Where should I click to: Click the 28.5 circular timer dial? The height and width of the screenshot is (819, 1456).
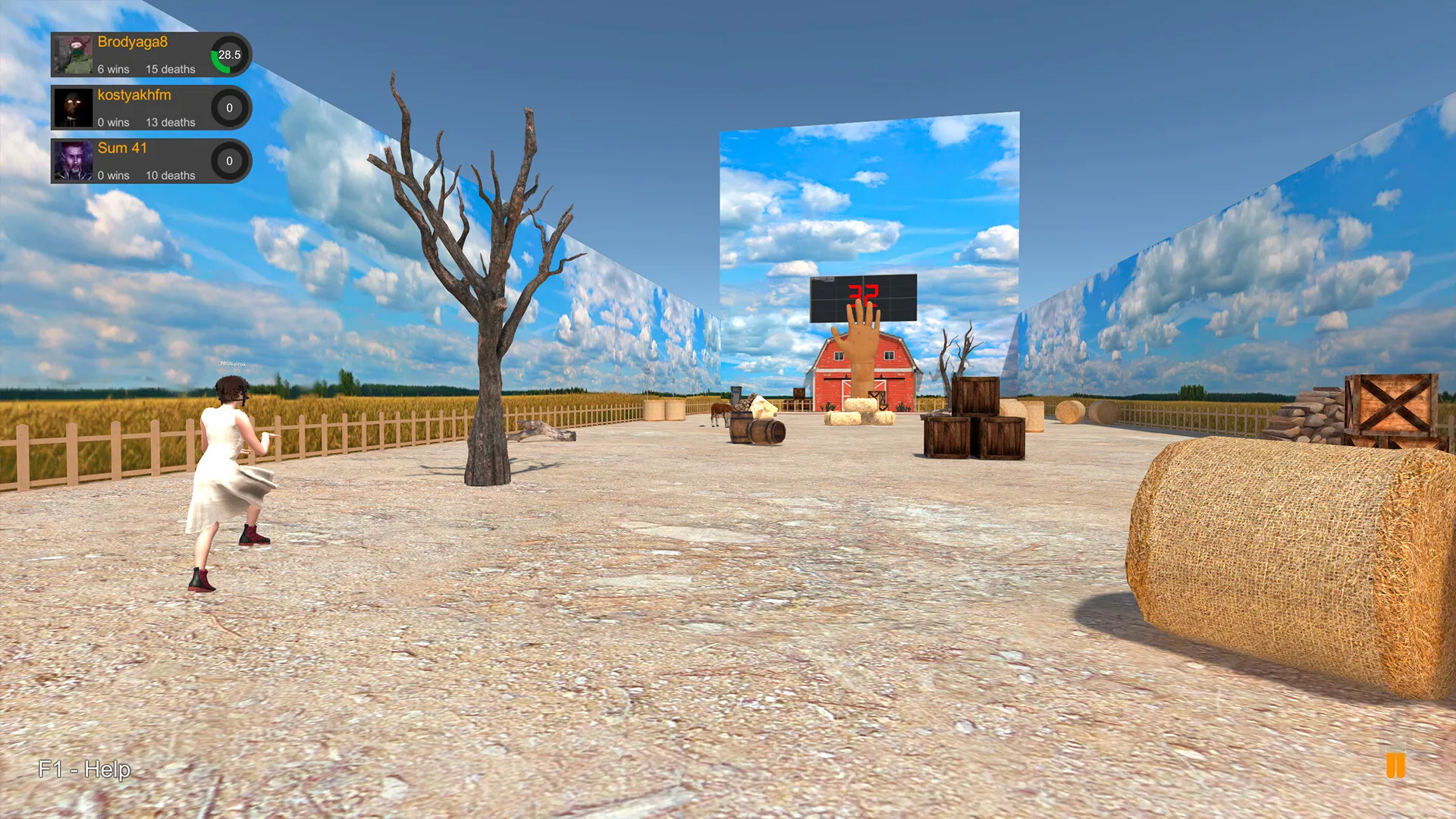coord(230,55)
